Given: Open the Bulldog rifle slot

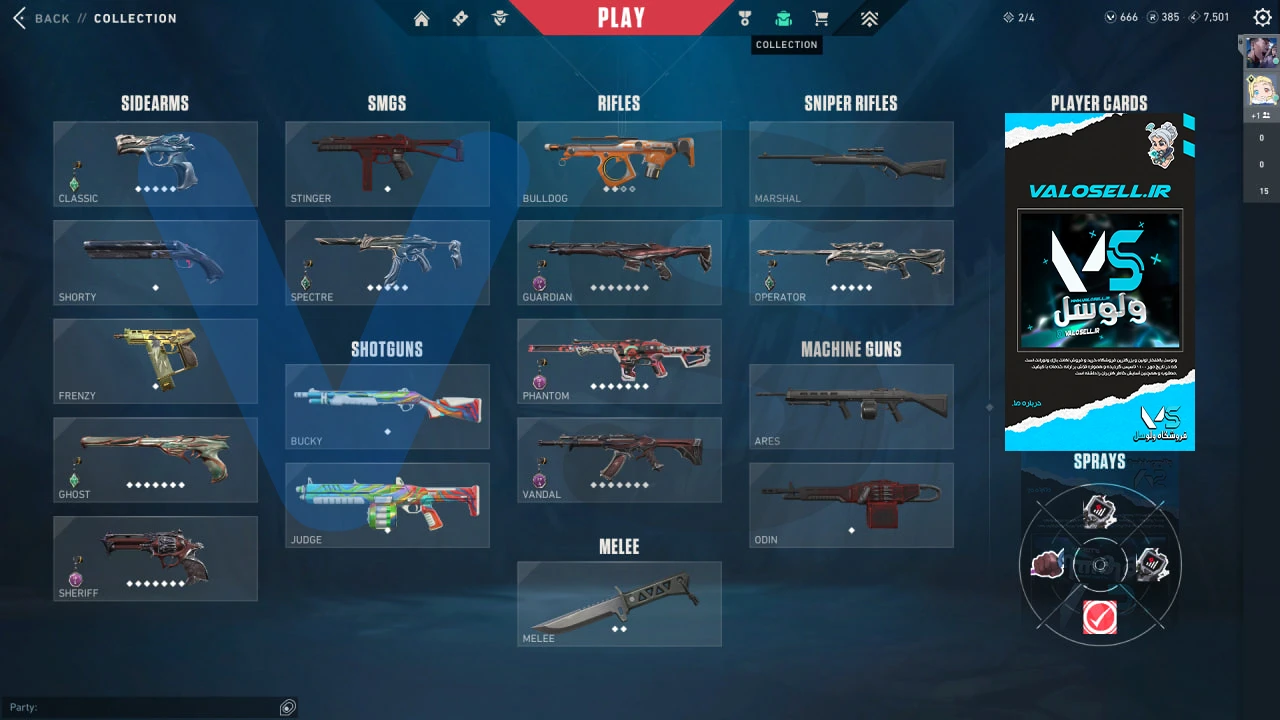Looking at the screenshot, I should click(619, 164).
